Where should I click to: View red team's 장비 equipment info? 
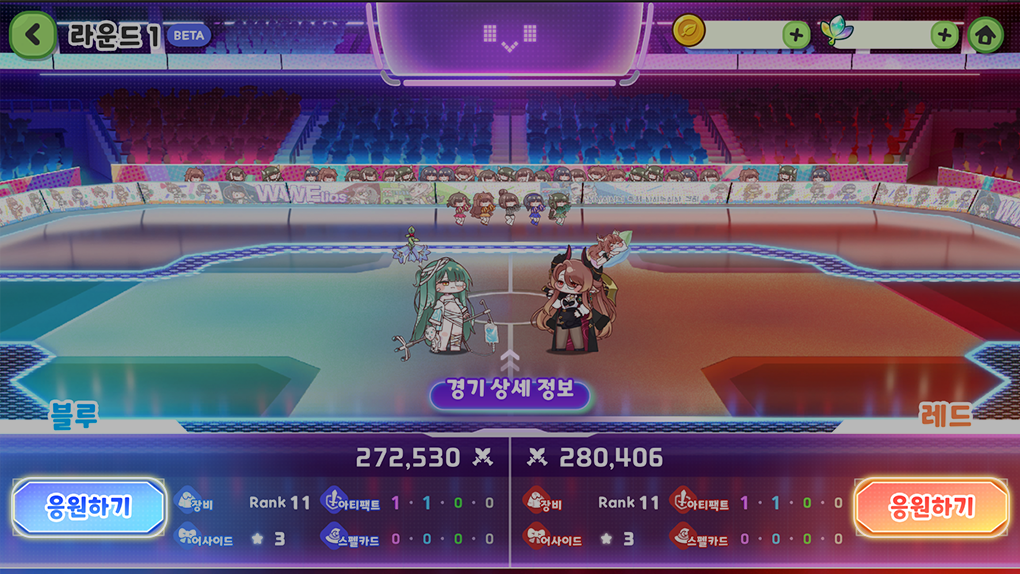[543, 502]
